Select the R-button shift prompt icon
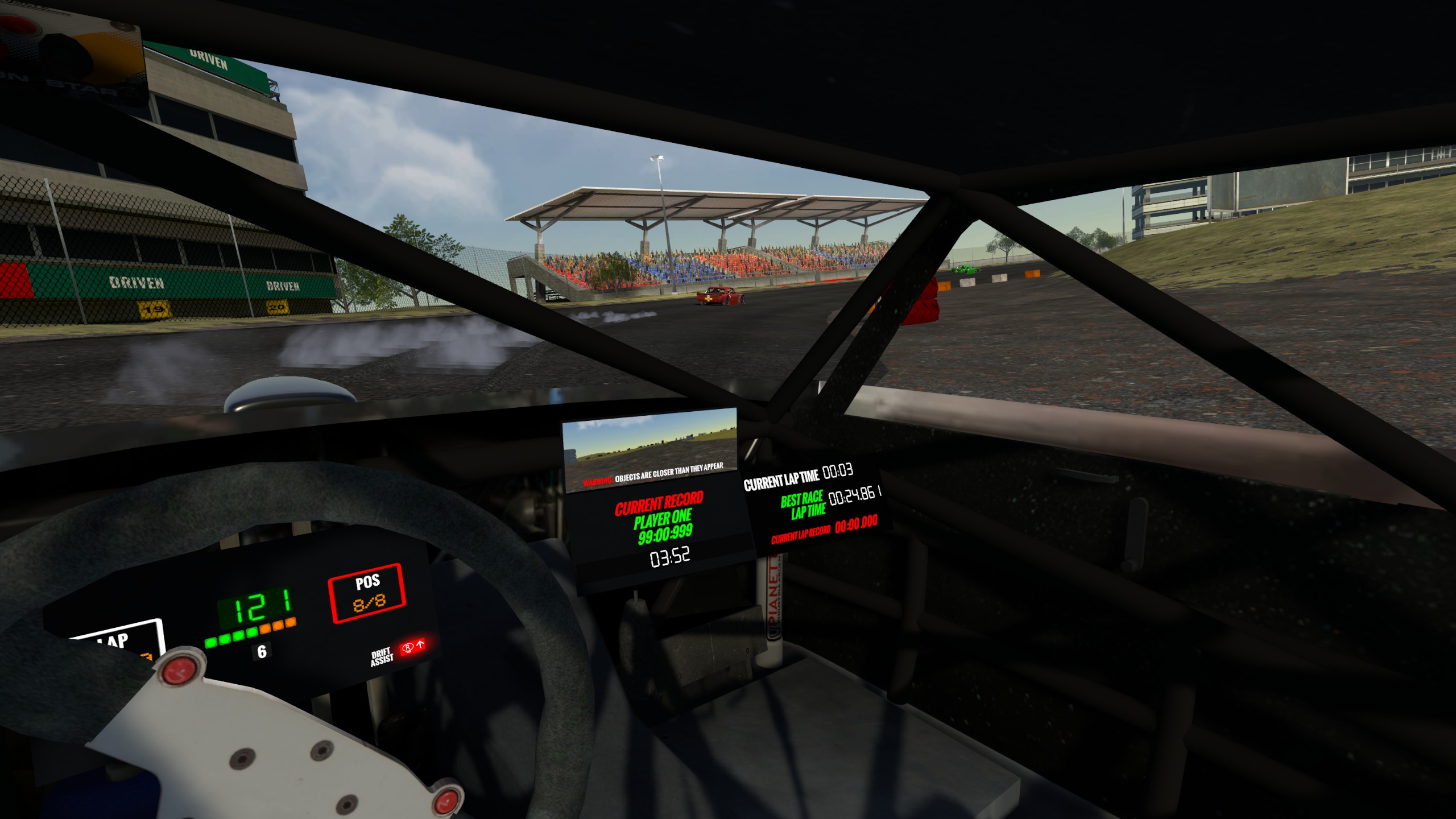The width and height of the screenshot is (1456, 819). click(x=408, y=648)
